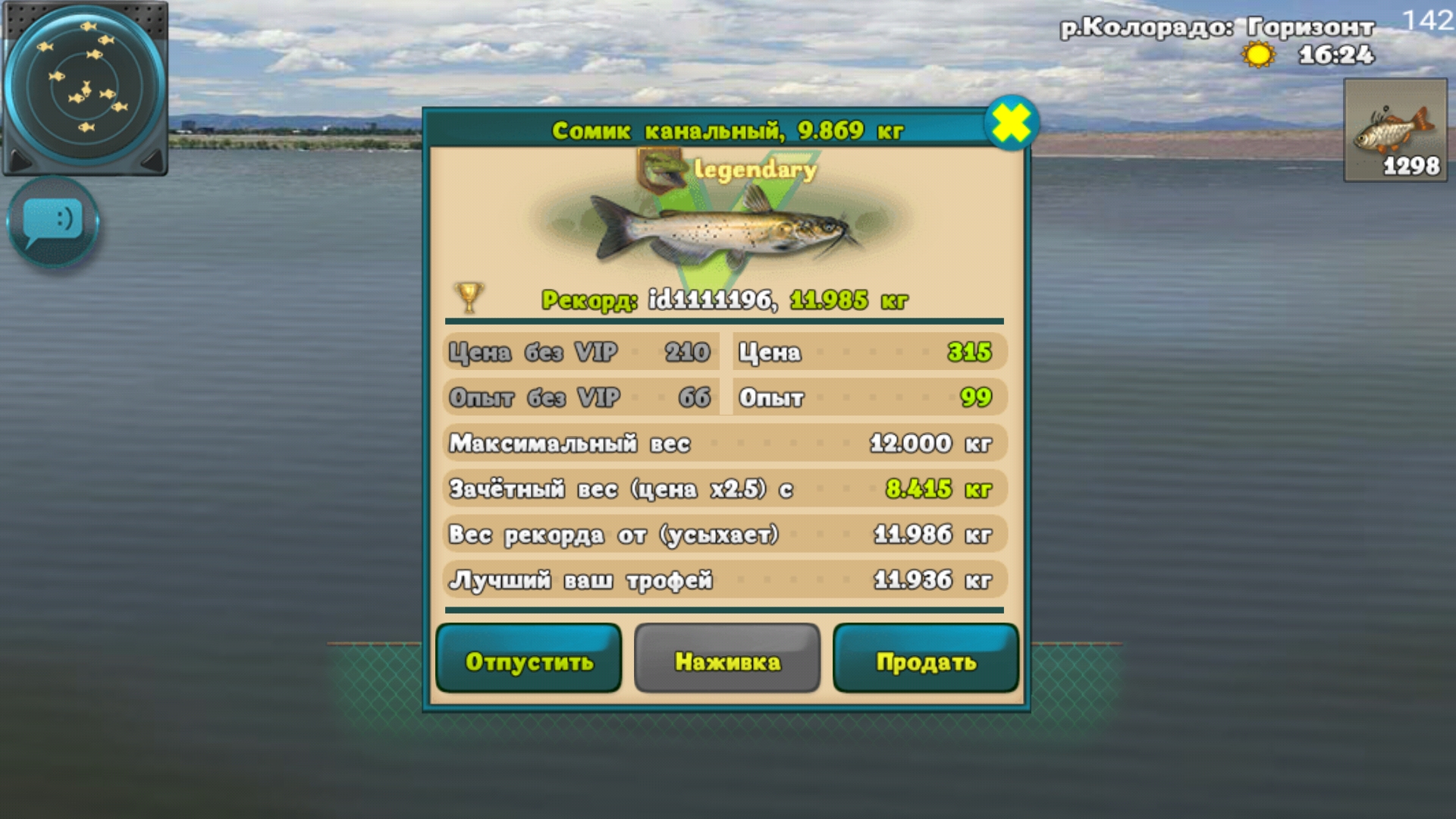Open the net with 1298 fish thumbnail
The image size is (1456, 819).
coord(1395,133)
